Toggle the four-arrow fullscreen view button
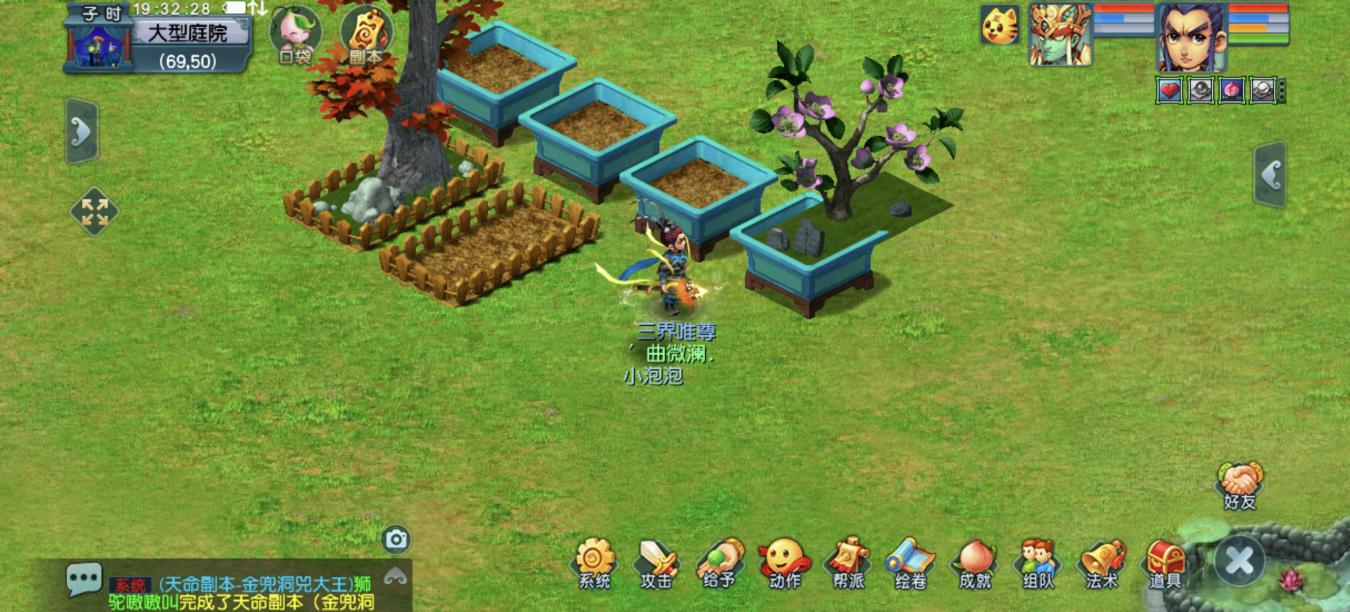 coord(94,212)
